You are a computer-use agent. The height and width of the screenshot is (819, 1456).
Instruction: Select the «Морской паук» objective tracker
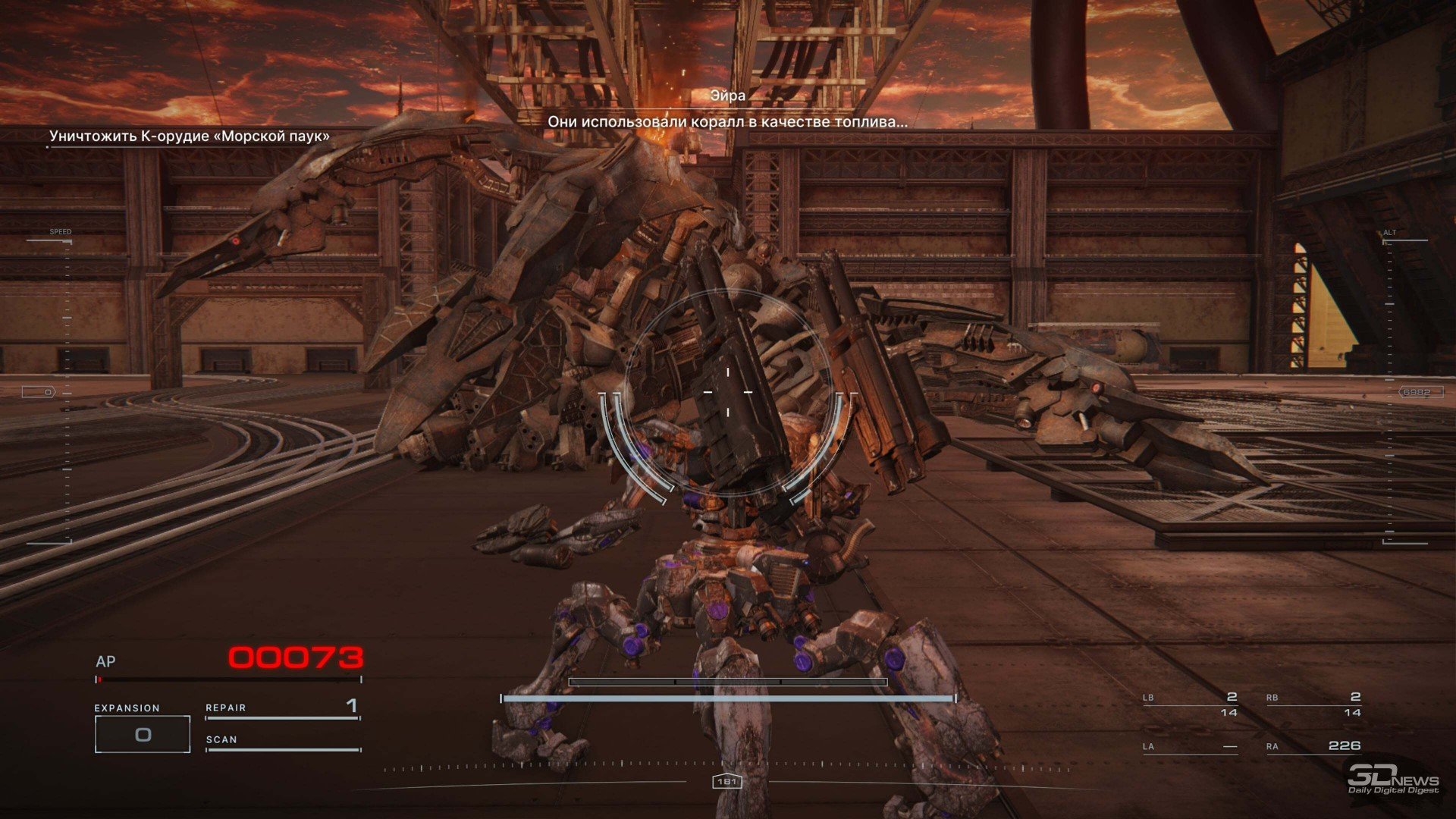[x=190, y=136]
